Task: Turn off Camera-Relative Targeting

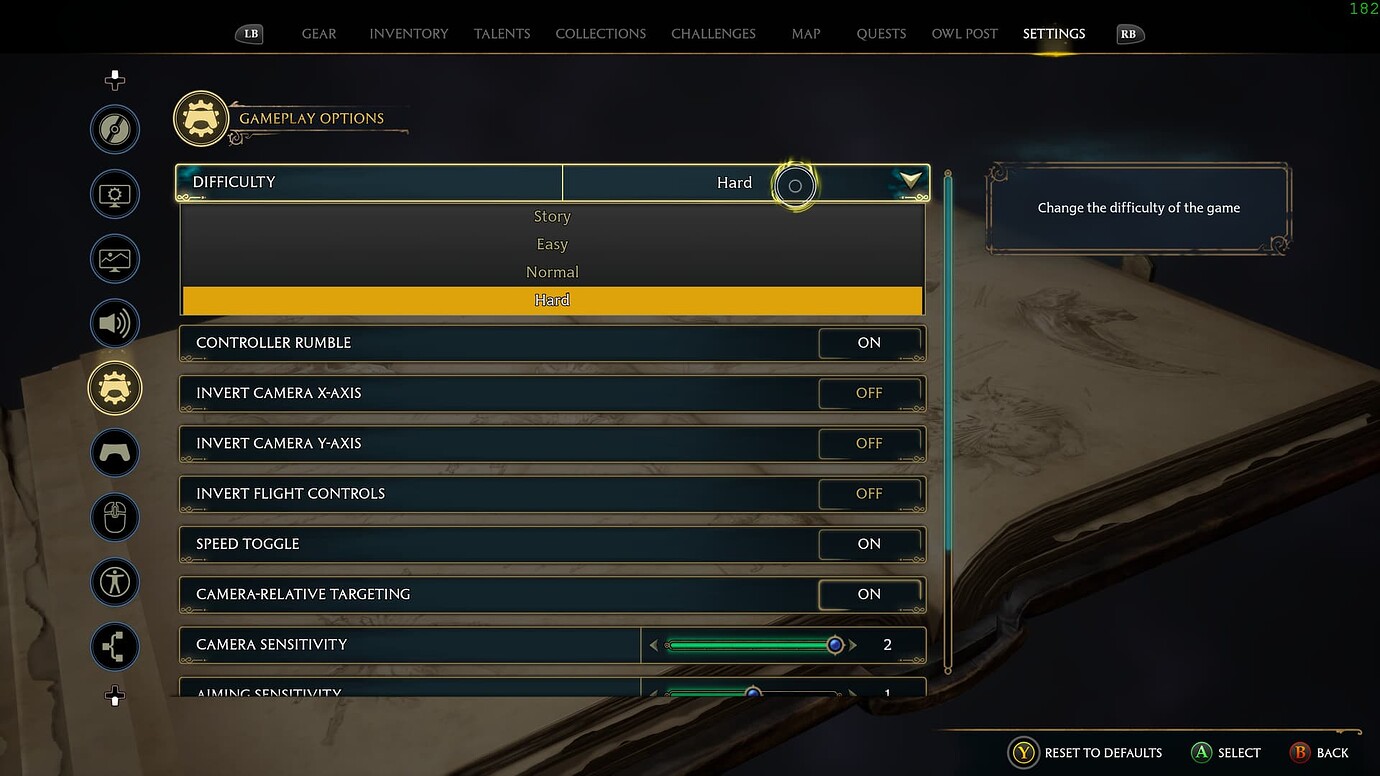Action: click(x=869, y=594)
